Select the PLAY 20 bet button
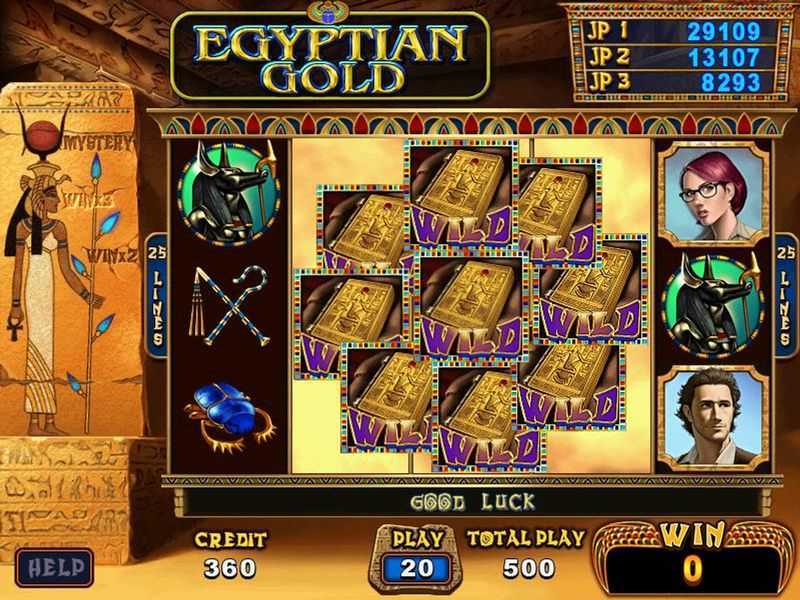The image size is (800, 600). 418,566
